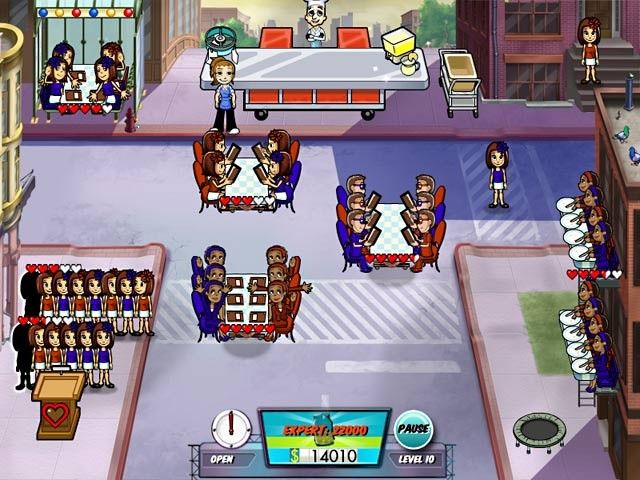Image resolution: width=640 pixels, height=480 pixels.
Task: Pause the game with the Pause button
Action: 413,429
